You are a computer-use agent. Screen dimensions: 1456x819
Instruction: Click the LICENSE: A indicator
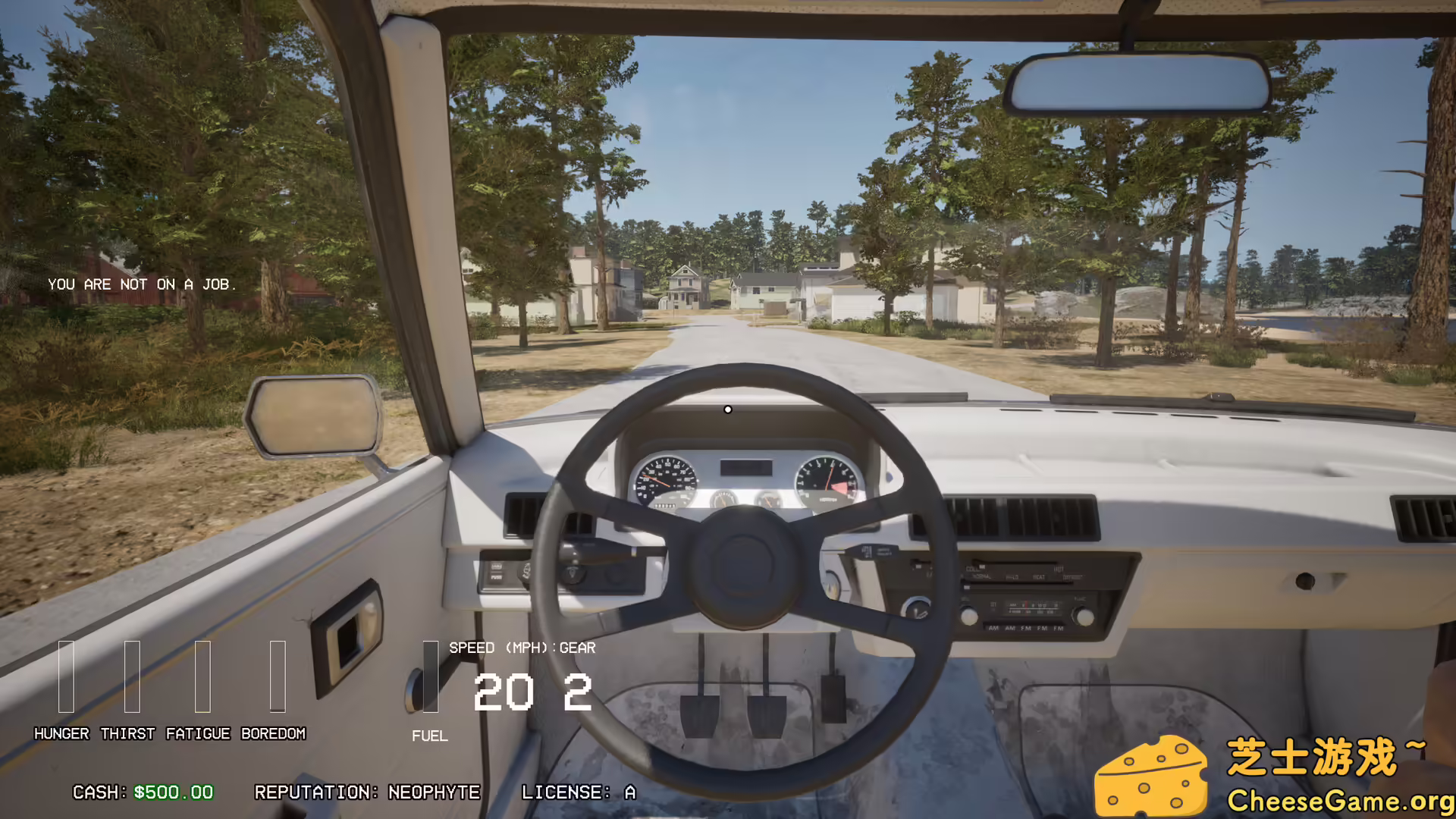pos(578,792)
